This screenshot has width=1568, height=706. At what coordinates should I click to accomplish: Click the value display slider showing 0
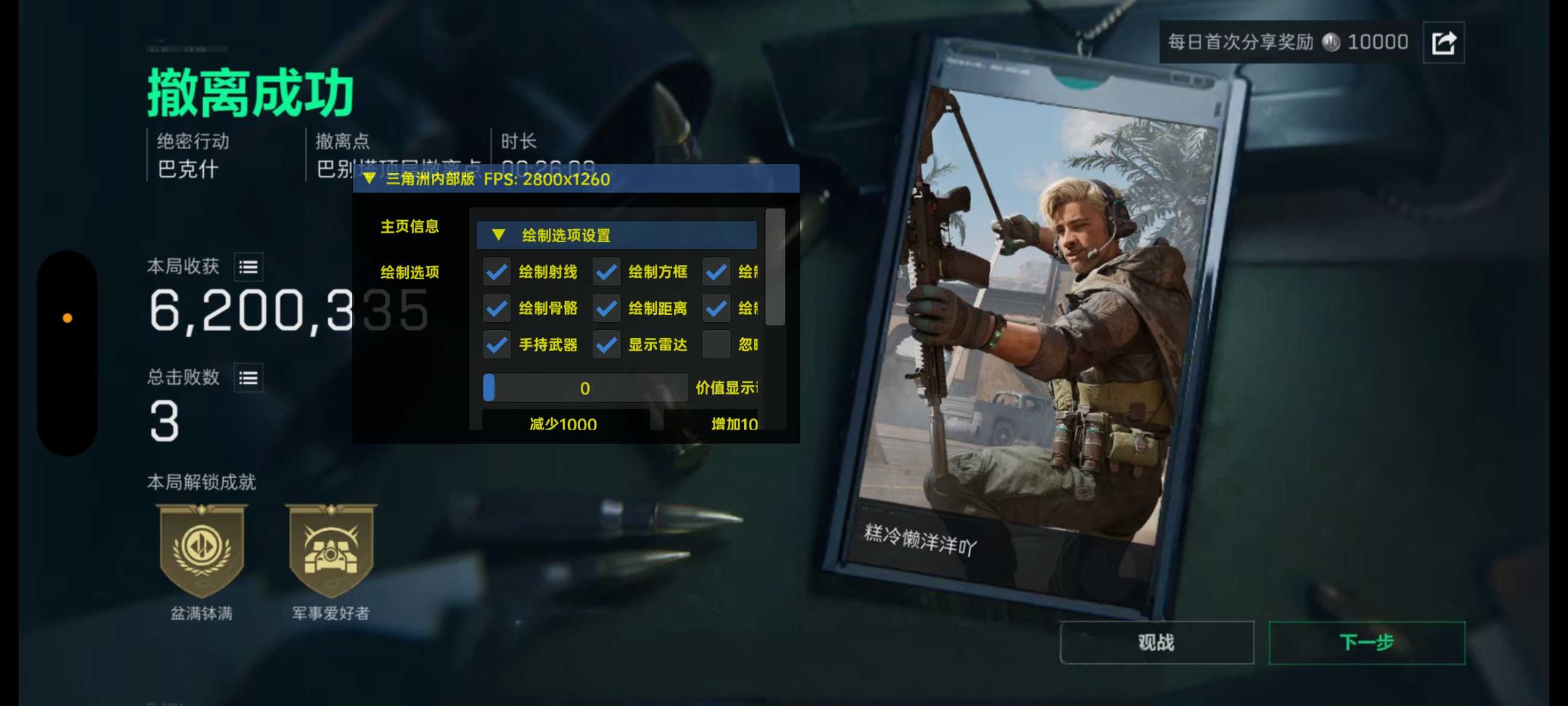(x=584, y=388)
